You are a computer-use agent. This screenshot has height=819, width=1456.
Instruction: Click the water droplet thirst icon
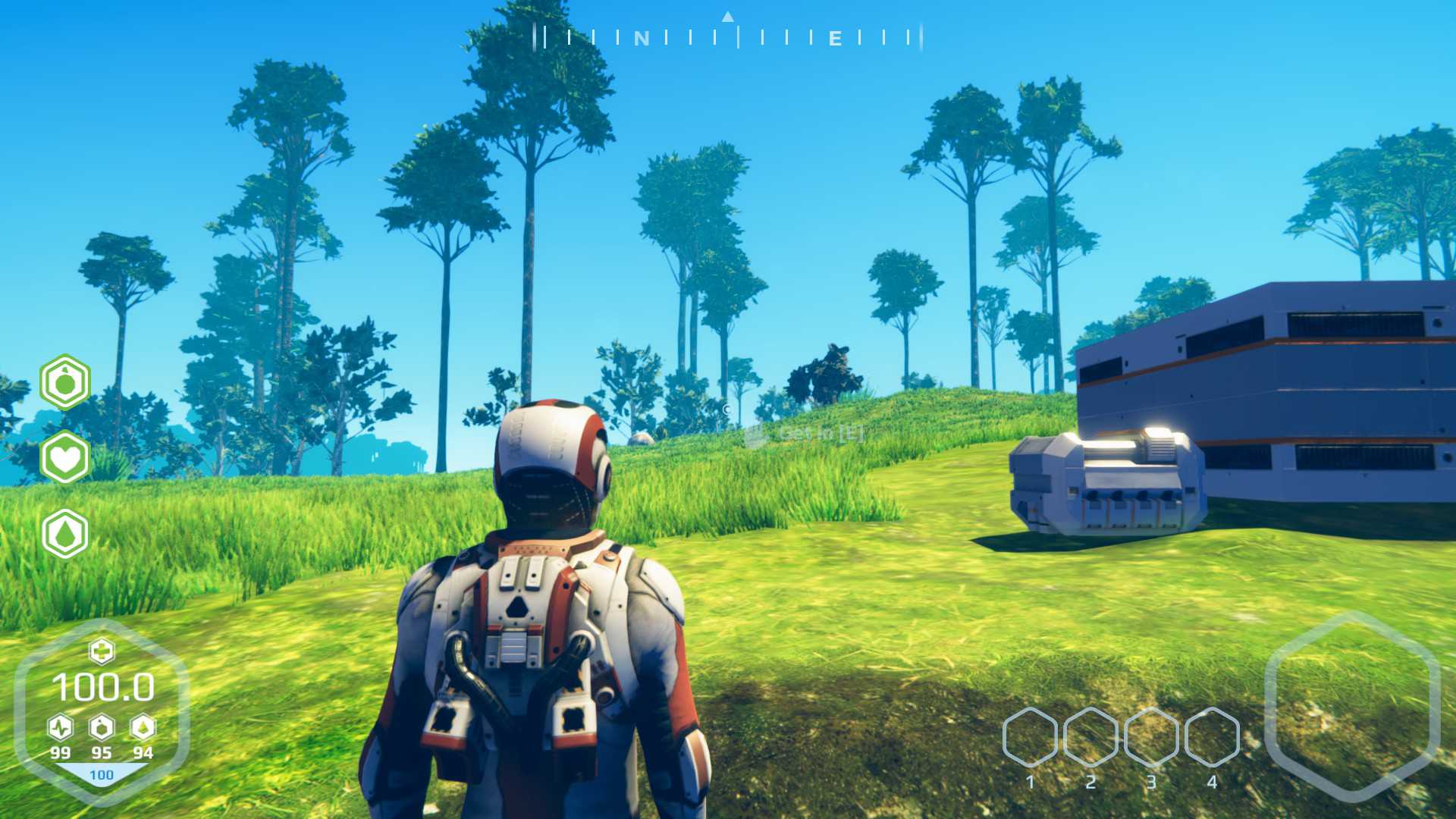(x=65, y=534)
